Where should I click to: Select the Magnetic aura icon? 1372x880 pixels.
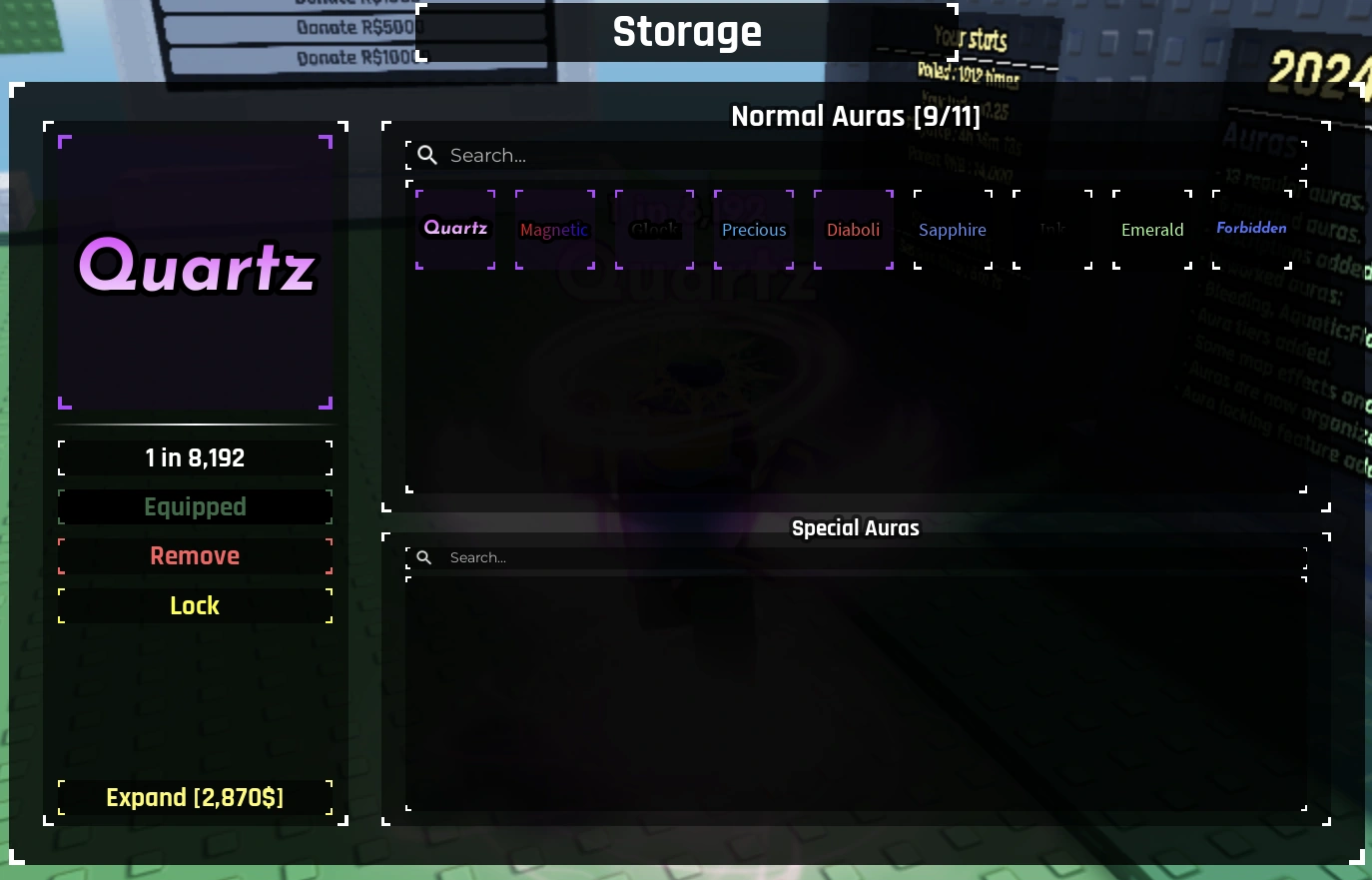coord(554,229)
